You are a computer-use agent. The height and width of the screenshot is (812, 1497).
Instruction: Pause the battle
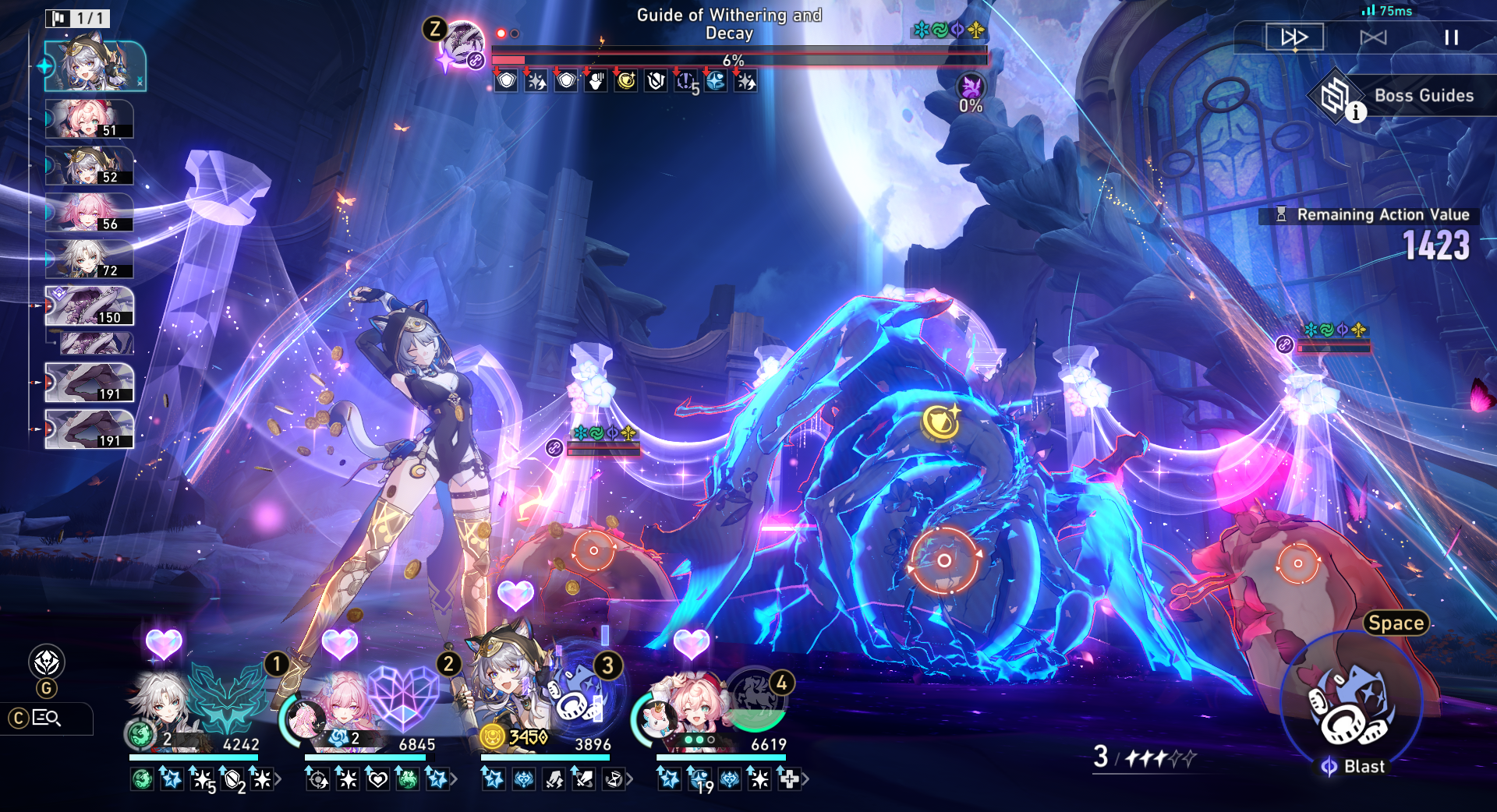coord(1451,37)
